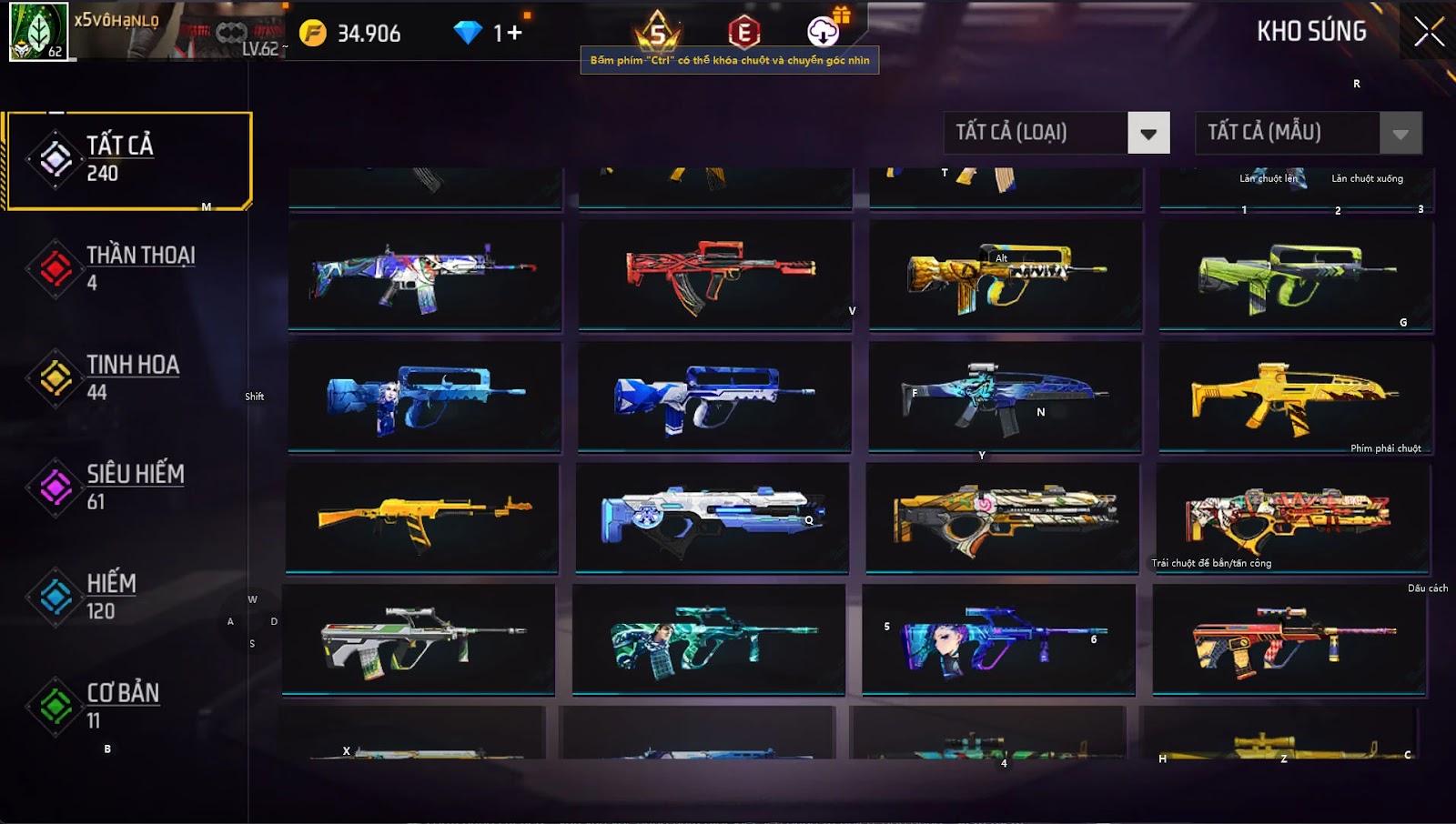Close the Kho Súng weapon vault
The width and height of the screenshot is (1456, 824).
coord(1428,32)
